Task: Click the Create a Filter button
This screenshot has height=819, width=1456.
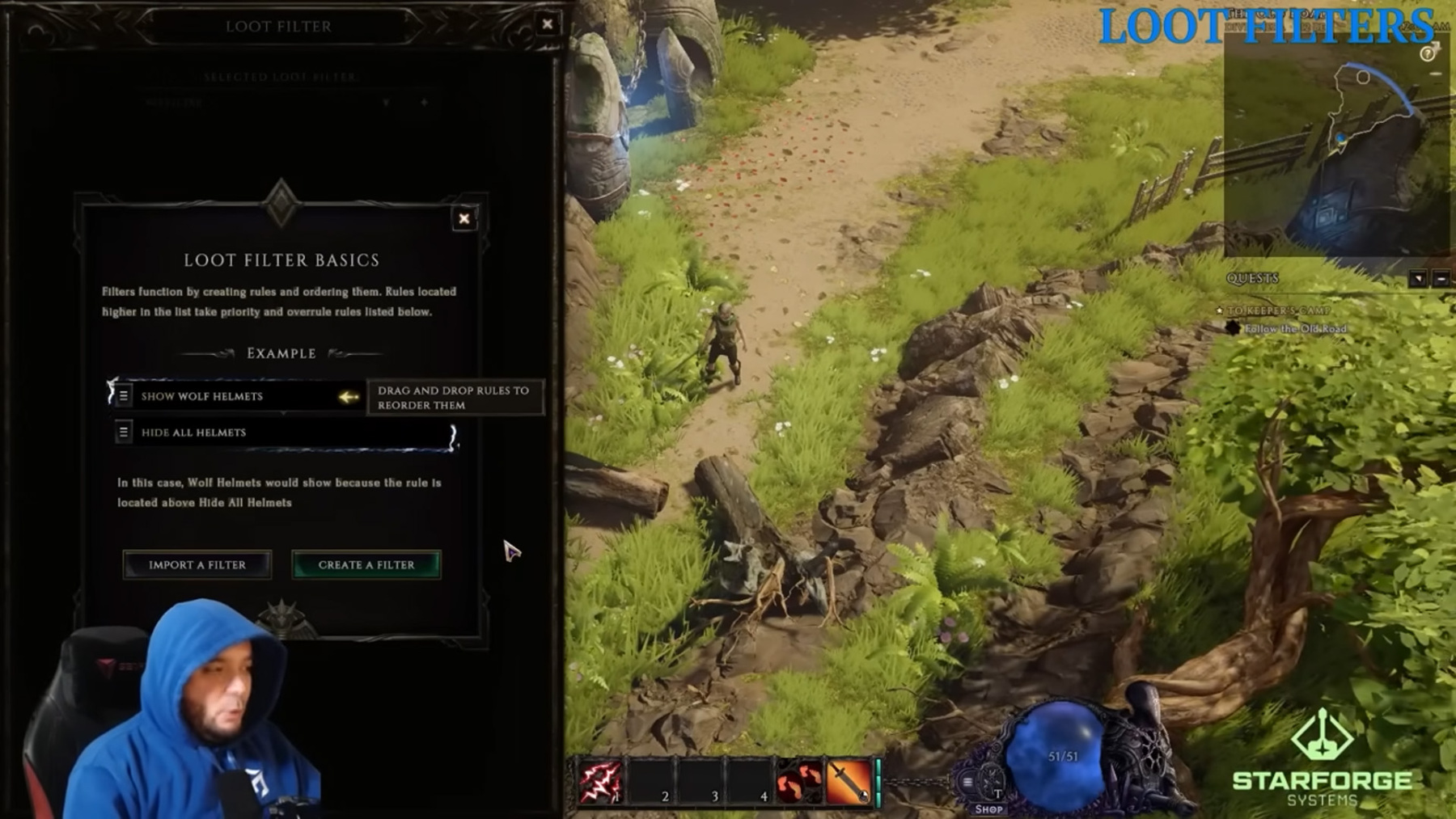Action: pos(366,564)
